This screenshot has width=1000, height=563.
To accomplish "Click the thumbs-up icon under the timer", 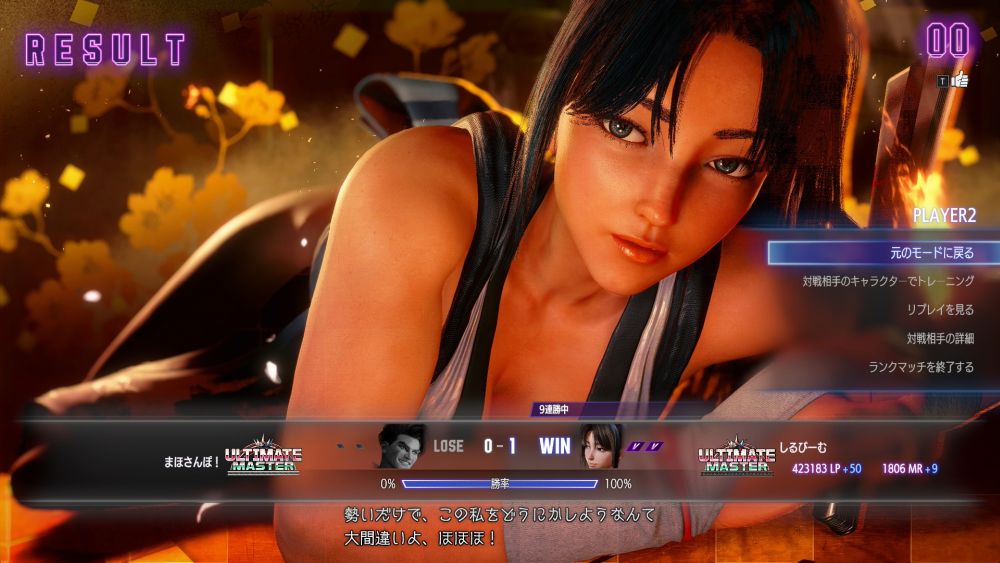I will [x=959, y=80].
